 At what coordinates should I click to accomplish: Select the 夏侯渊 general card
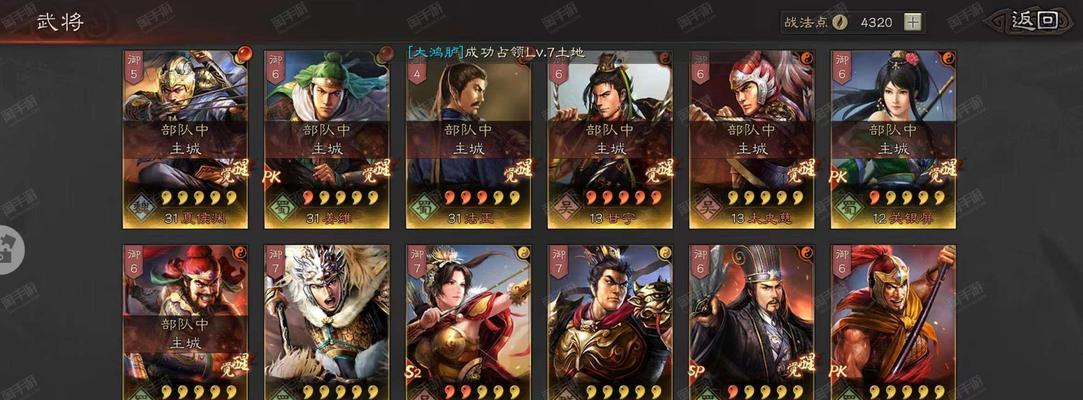[x=186, y=138]
